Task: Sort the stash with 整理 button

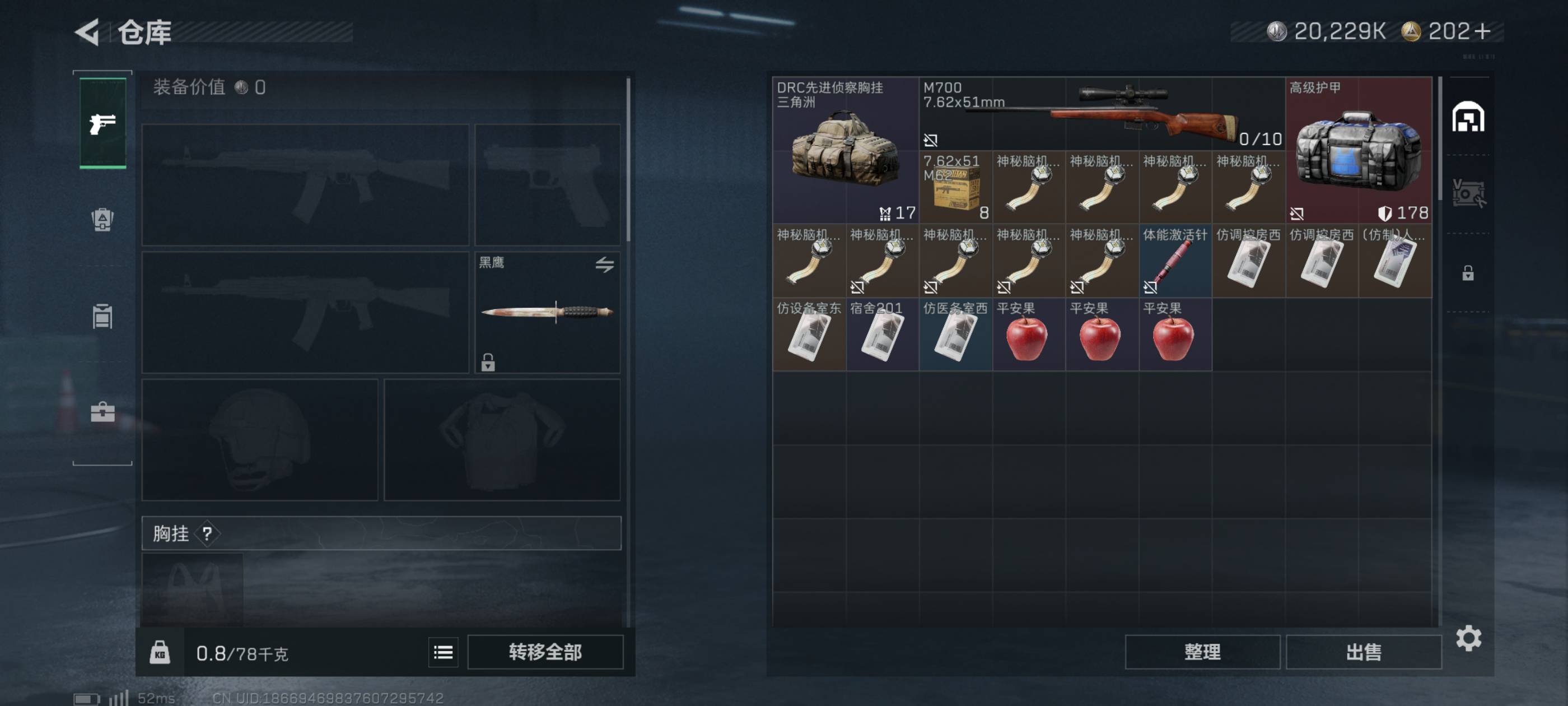Action: point(1202,652)
